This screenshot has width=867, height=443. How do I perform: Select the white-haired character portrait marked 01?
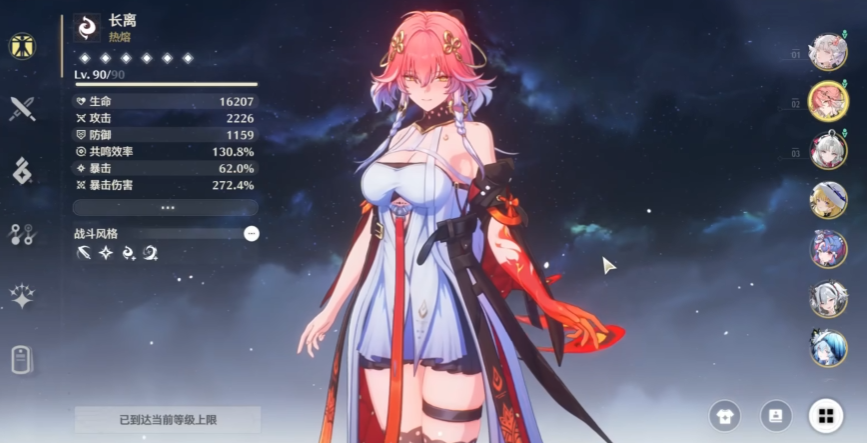point(828,52)
